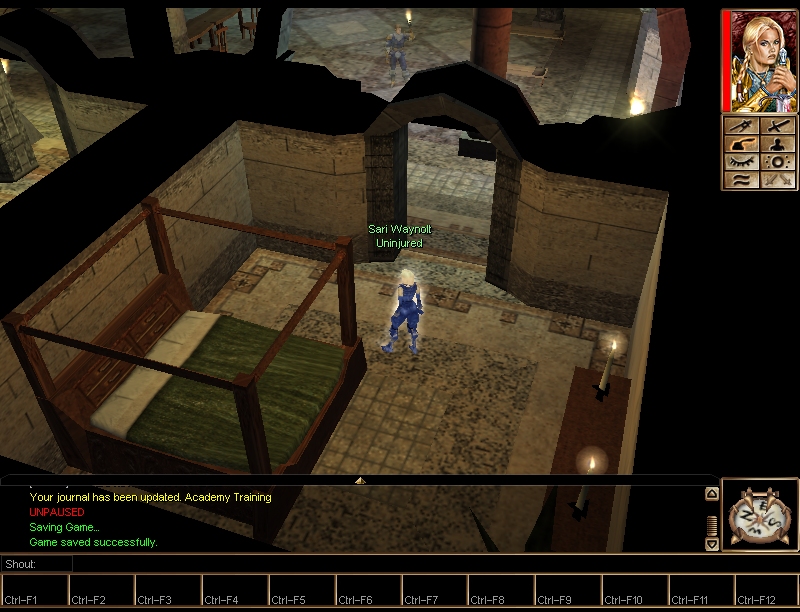Open the gear-shaped options icon

(777, 162)
